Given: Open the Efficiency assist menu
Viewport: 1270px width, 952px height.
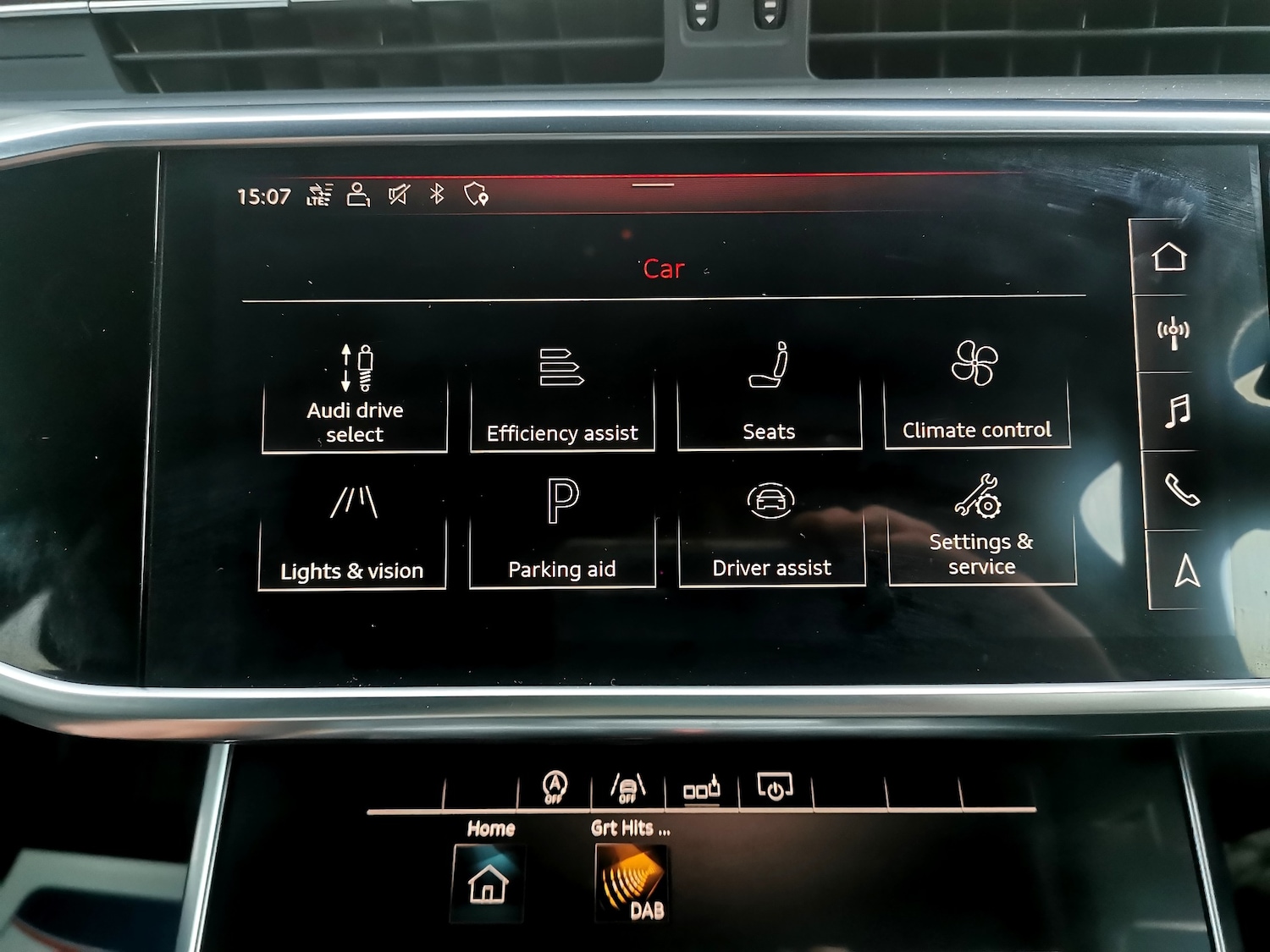Looking at the screenshot, I should [x=562, y=398].
